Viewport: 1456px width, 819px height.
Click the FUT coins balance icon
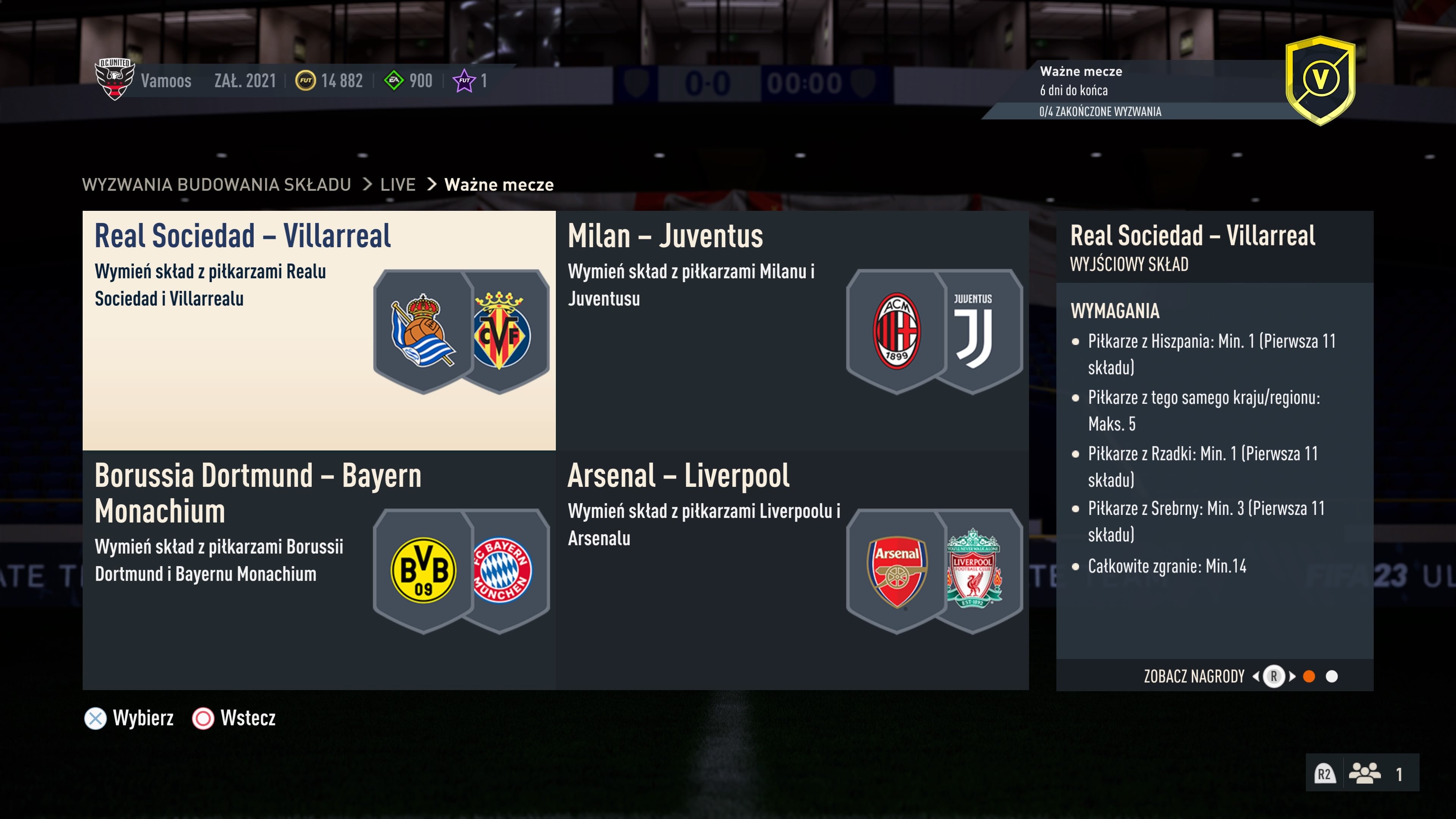[x=305, y=80]
